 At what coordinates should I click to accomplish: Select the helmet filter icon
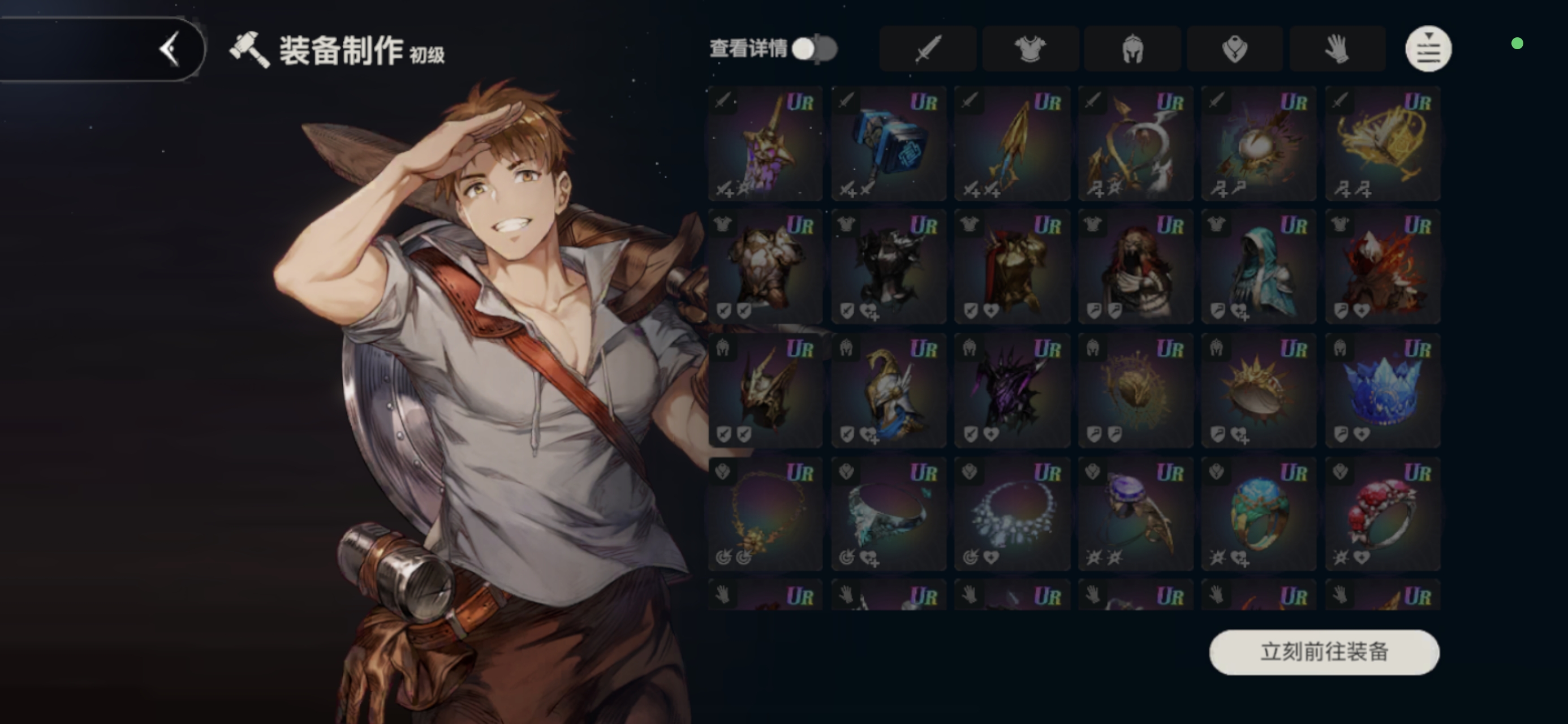[x=1132, y=49]
